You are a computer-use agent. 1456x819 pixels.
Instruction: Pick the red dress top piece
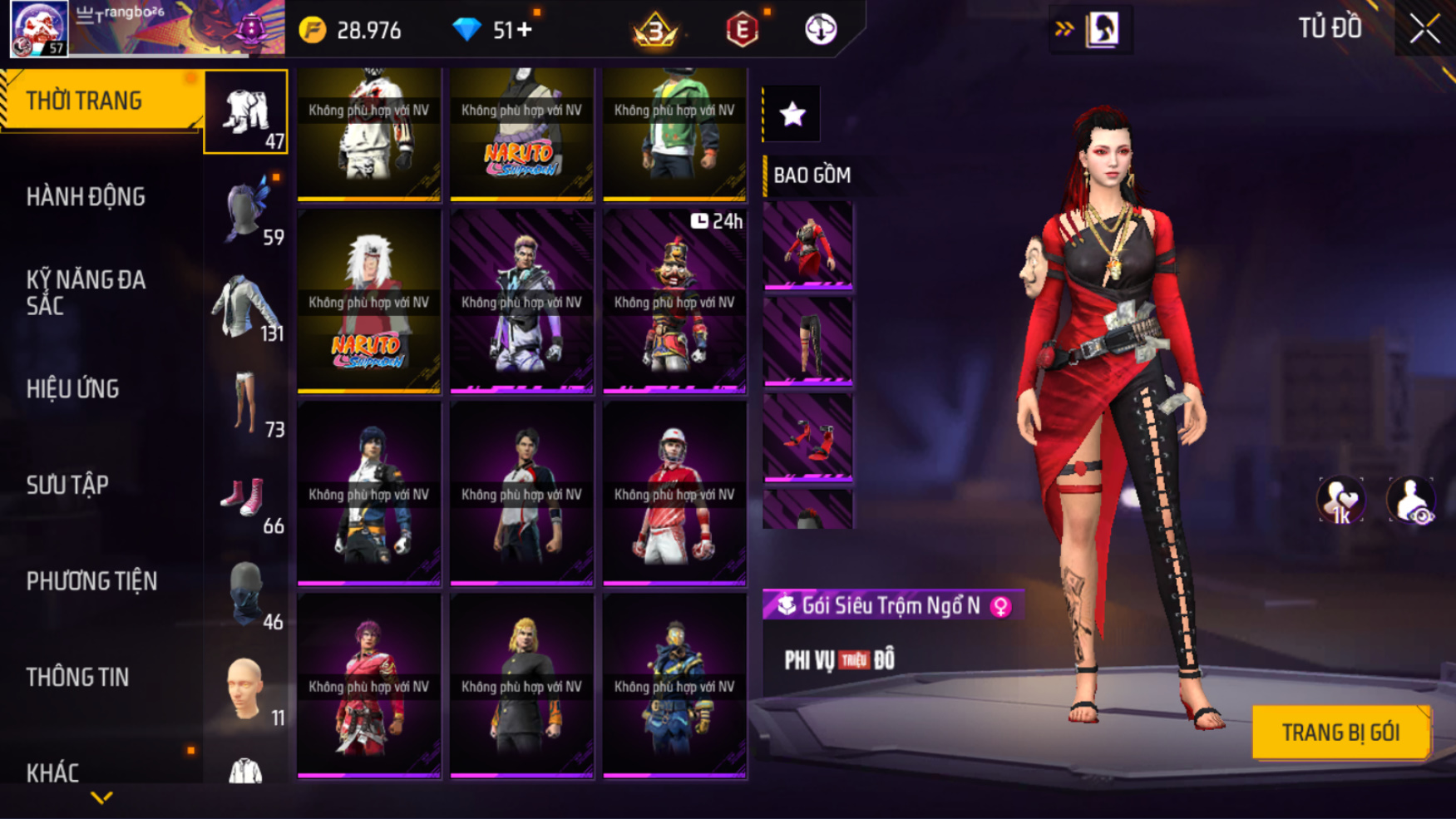coord(807,245)
